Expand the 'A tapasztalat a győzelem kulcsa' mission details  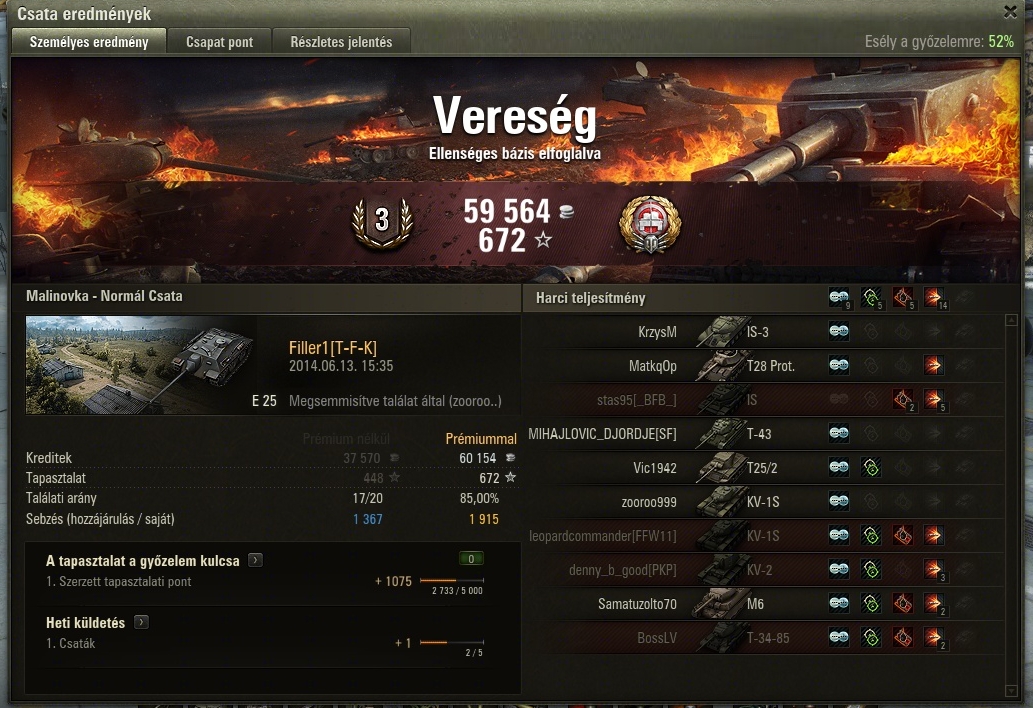[255, 561]
